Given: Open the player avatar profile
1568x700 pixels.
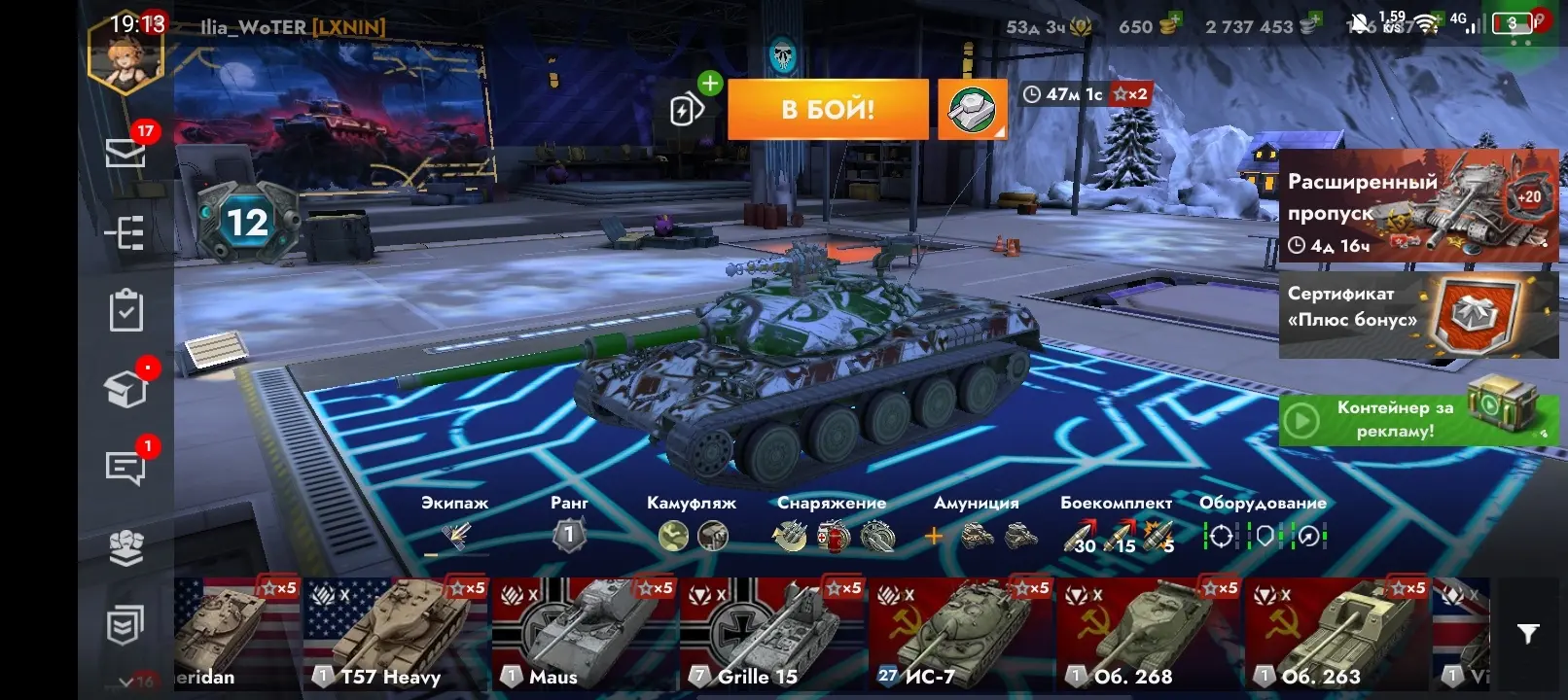Looking at the screenshot, I should coord(126,56).
